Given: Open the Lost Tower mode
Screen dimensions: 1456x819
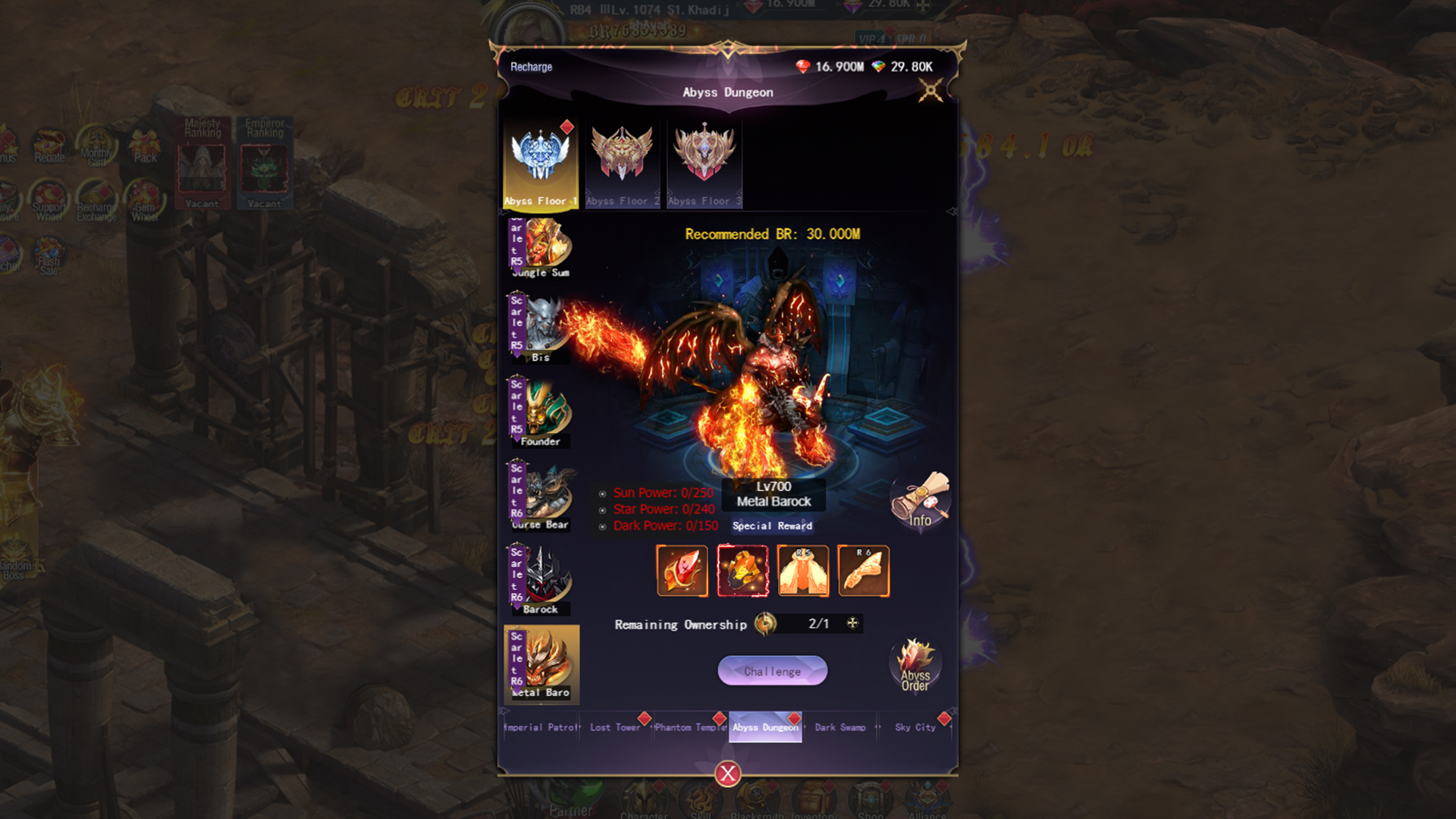Looking at the screenshot, I should 614,726.
